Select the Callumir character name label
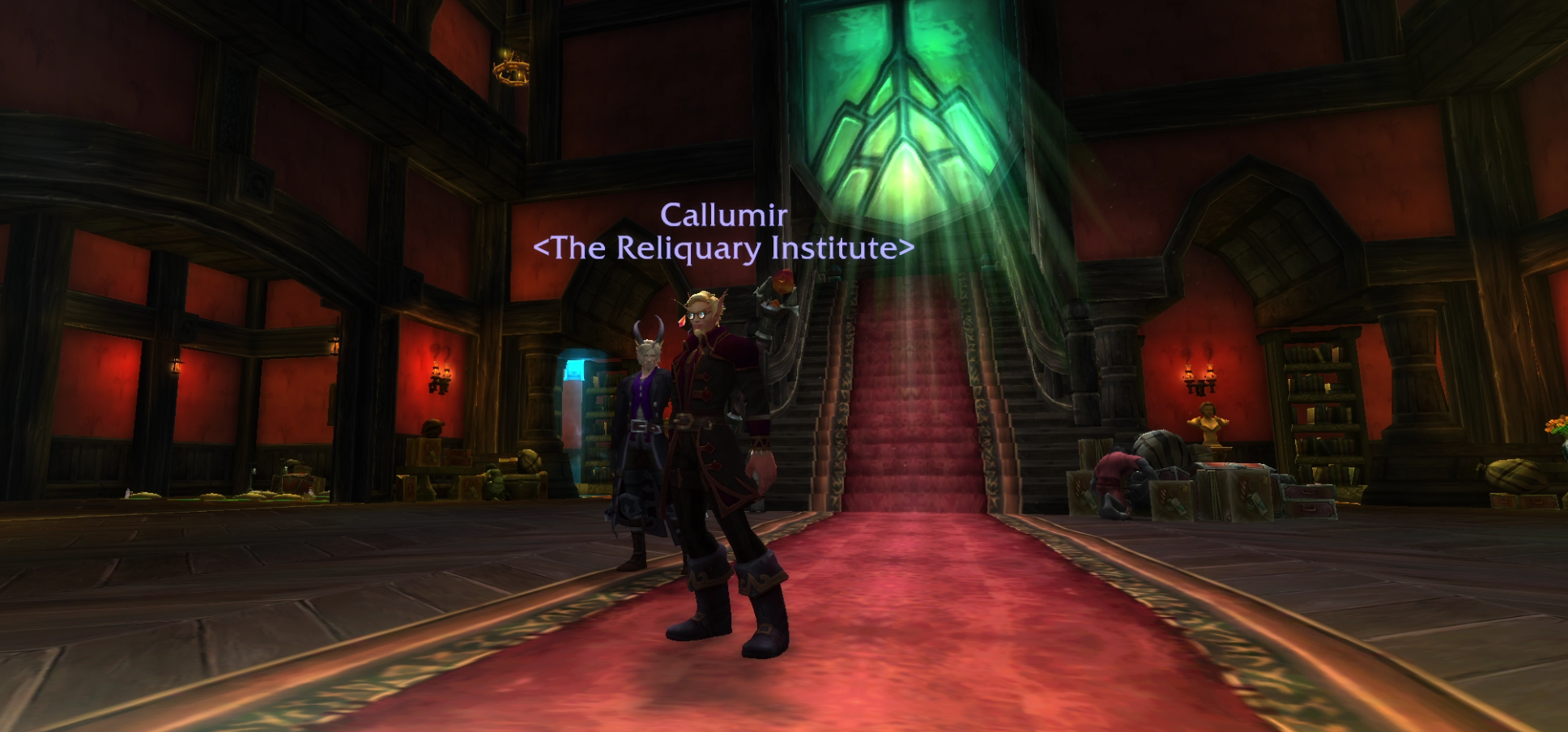This screenshot has width=1568, height=732. [x=723, y=215]
